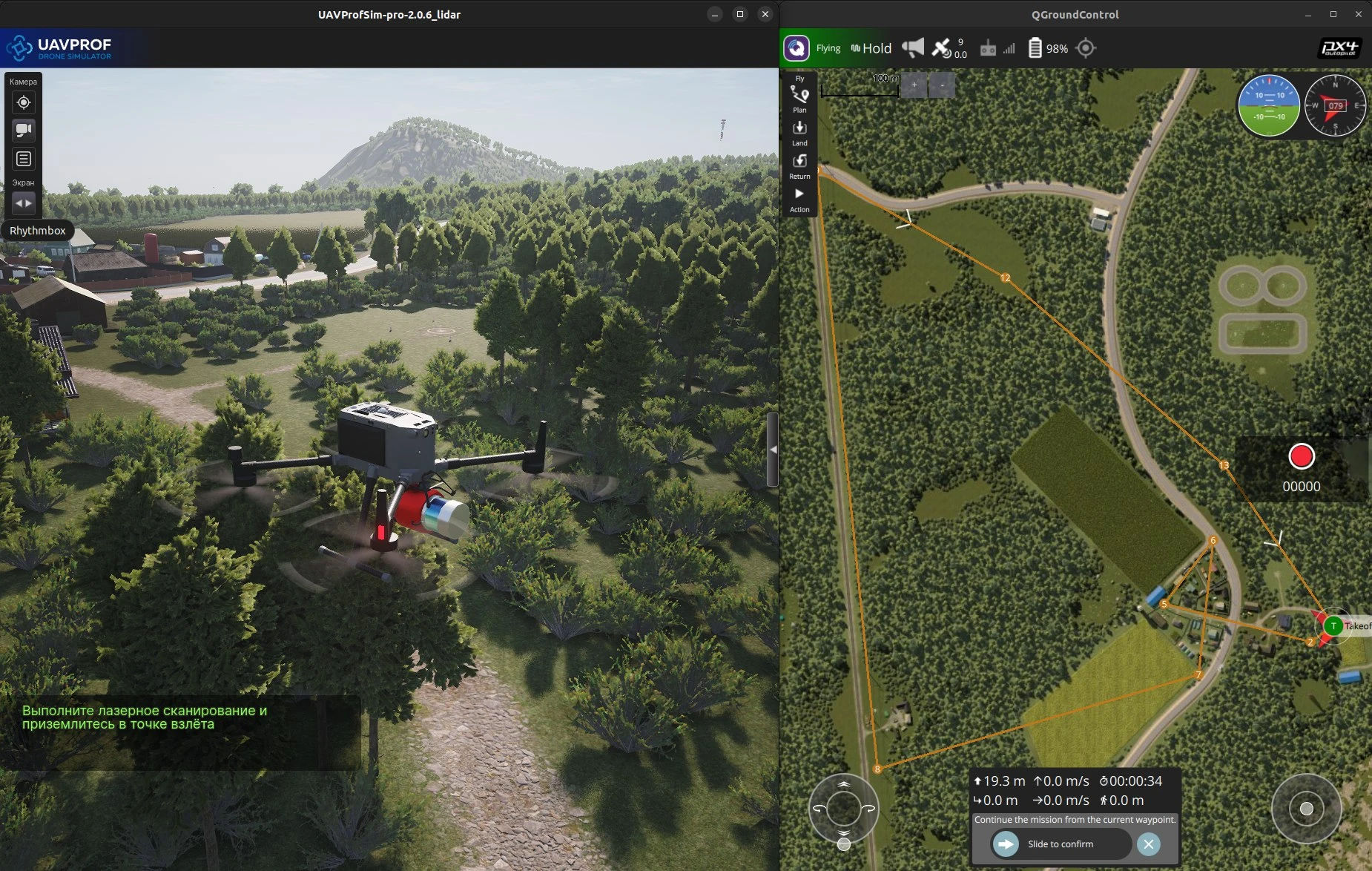Open the Hold flight mode selector
The height and width of the screenshot is (871, 1372).
click(871, 48)
